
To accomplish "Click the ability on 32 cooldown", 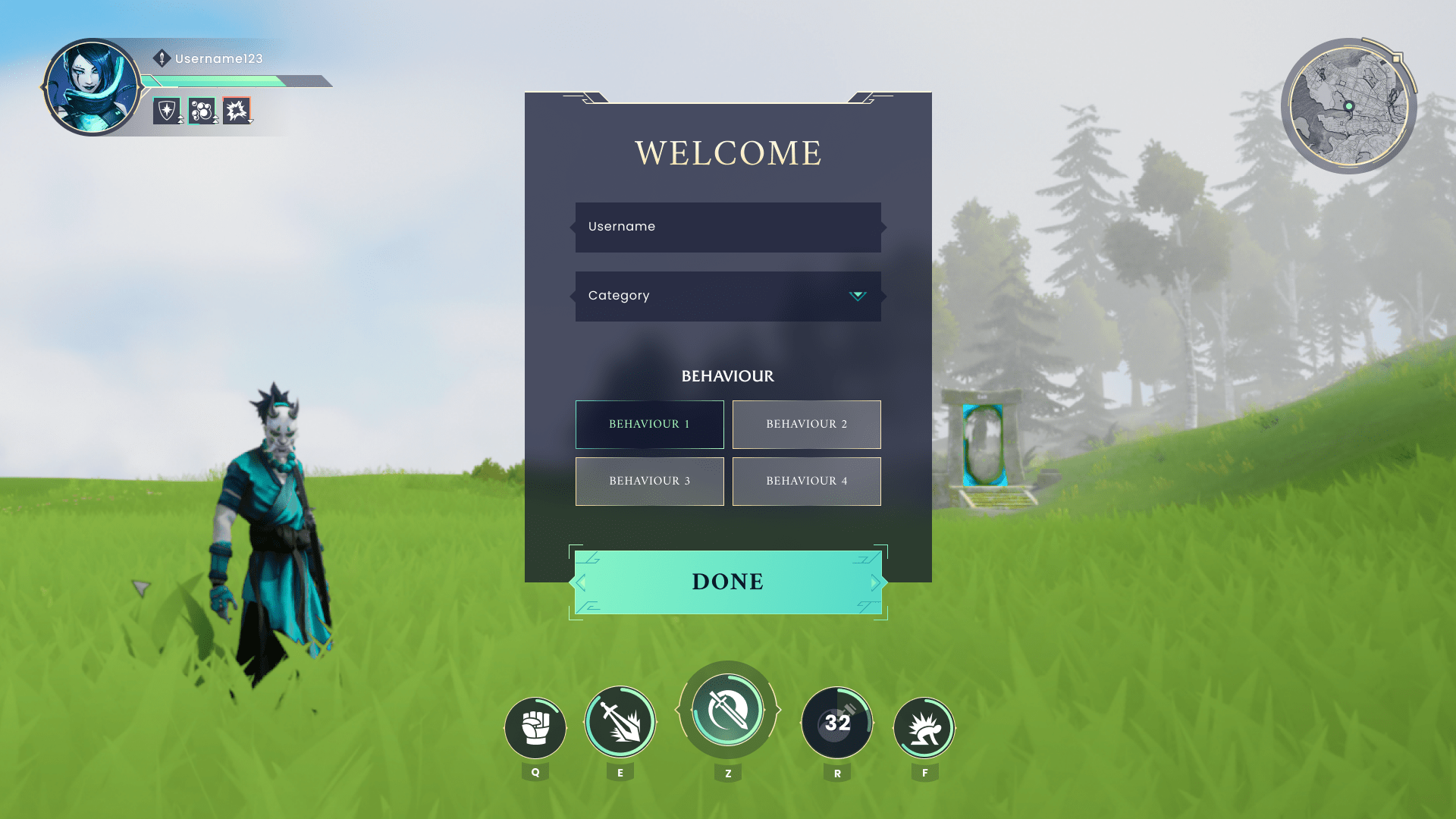I will [x=837, y=723].
